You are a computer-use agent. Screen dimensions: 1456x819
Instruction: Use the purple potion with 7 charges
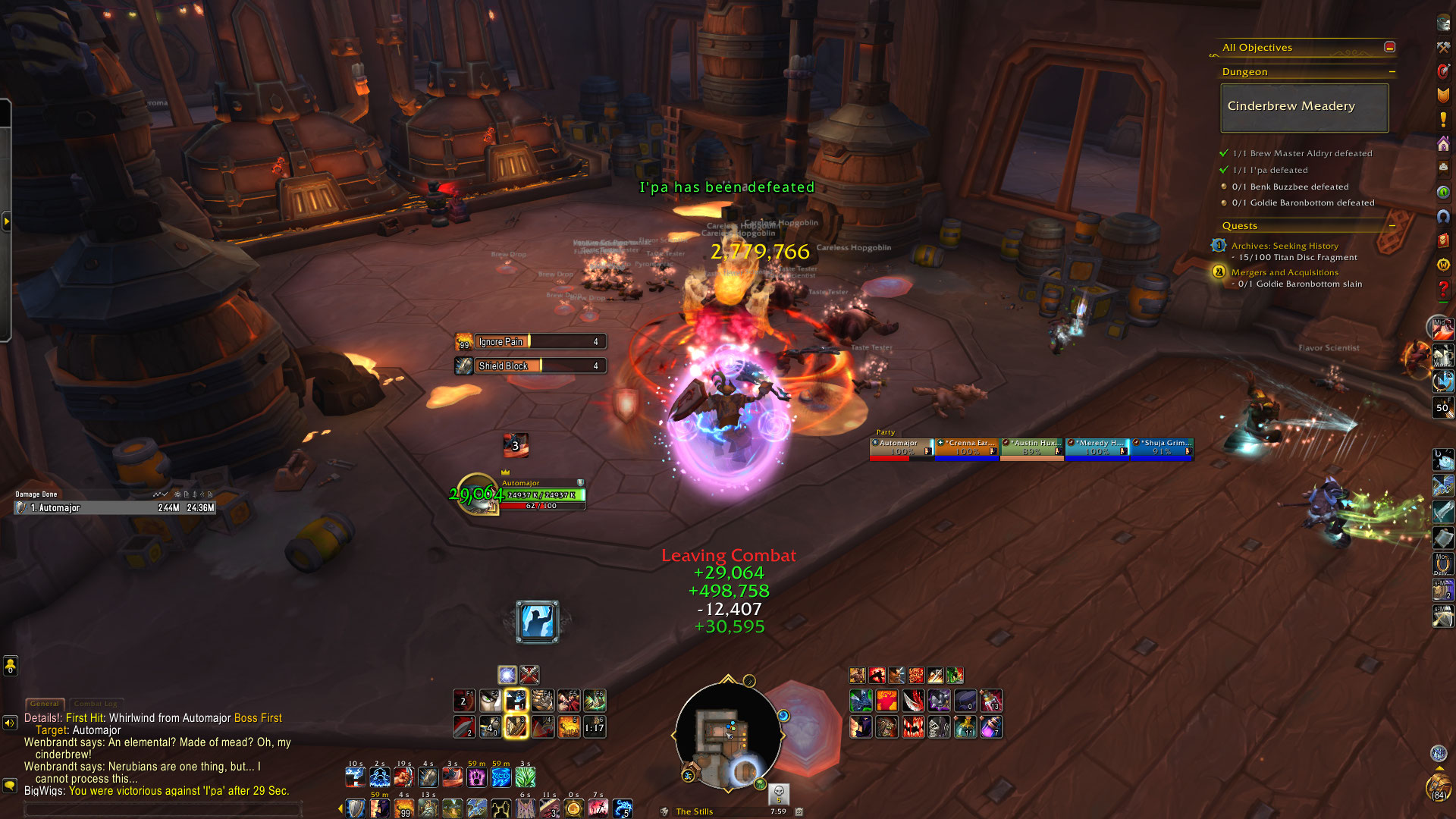[990, 727]
